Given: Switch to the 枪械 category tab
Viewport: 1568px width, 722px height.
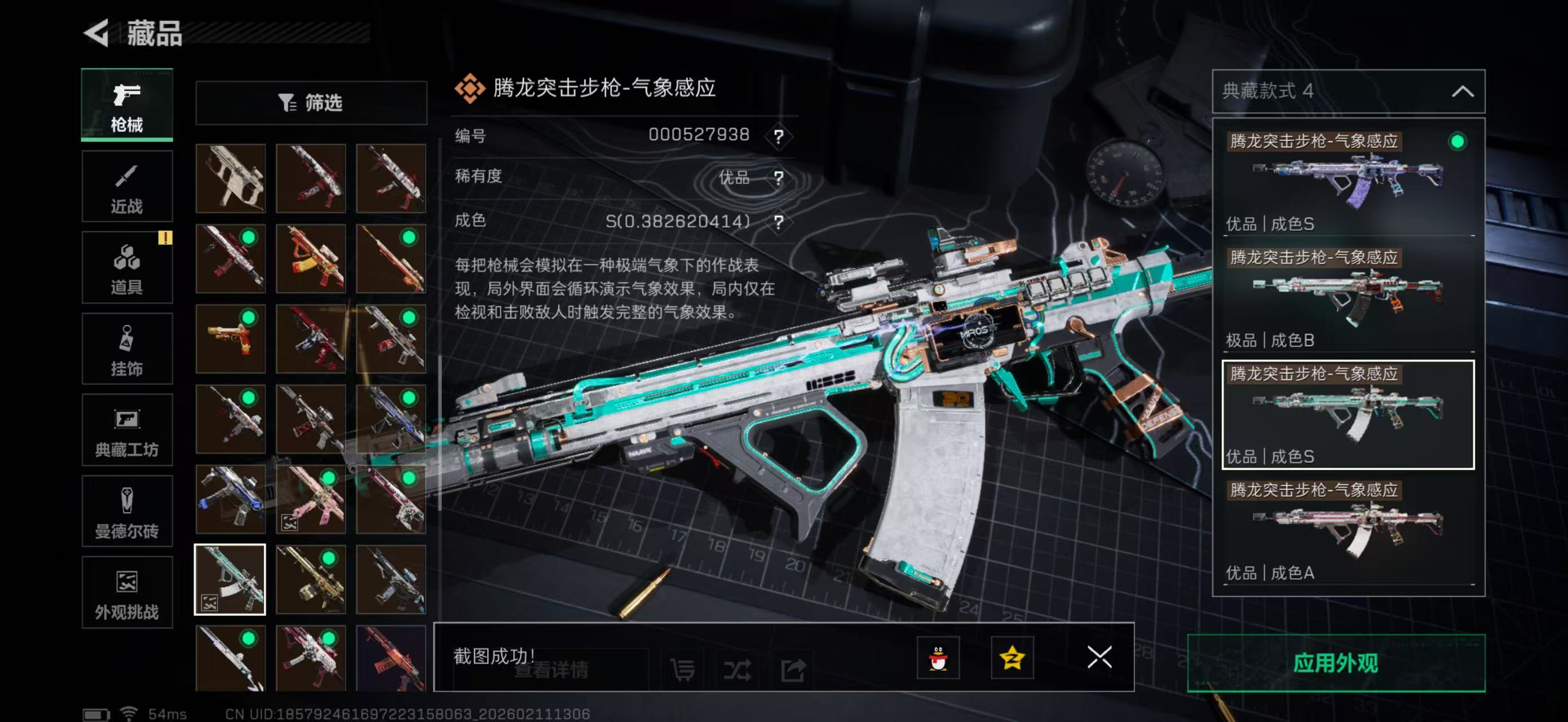Looking at the screenshot, I should pyautogui.click(x=127, y=105).
